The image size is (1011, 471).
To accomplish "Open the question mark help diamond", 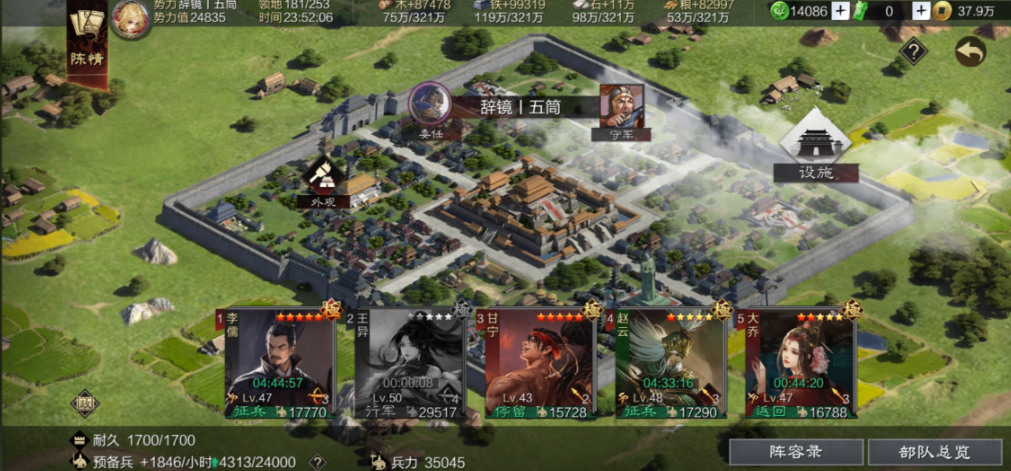I will 912,52.
